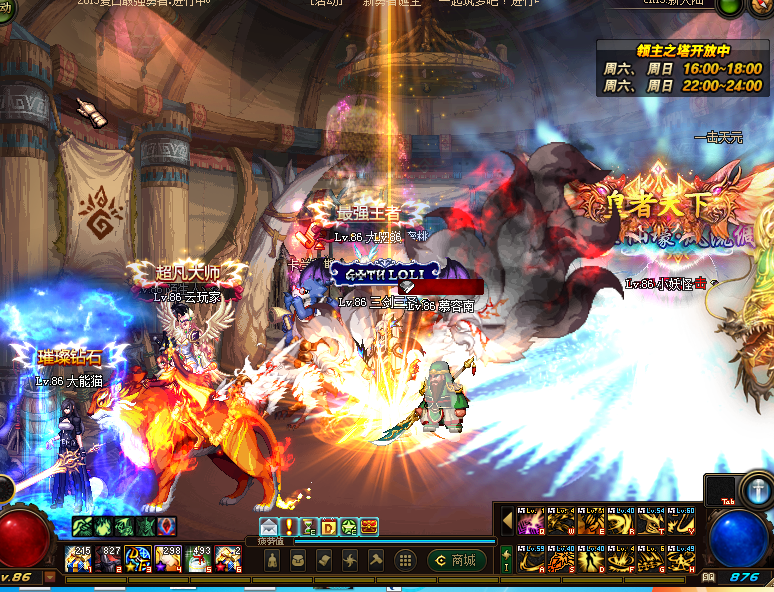Select the calendar D notification icon
The height and width of the screenshot is (592, 774).
click(x=328, y=526)
